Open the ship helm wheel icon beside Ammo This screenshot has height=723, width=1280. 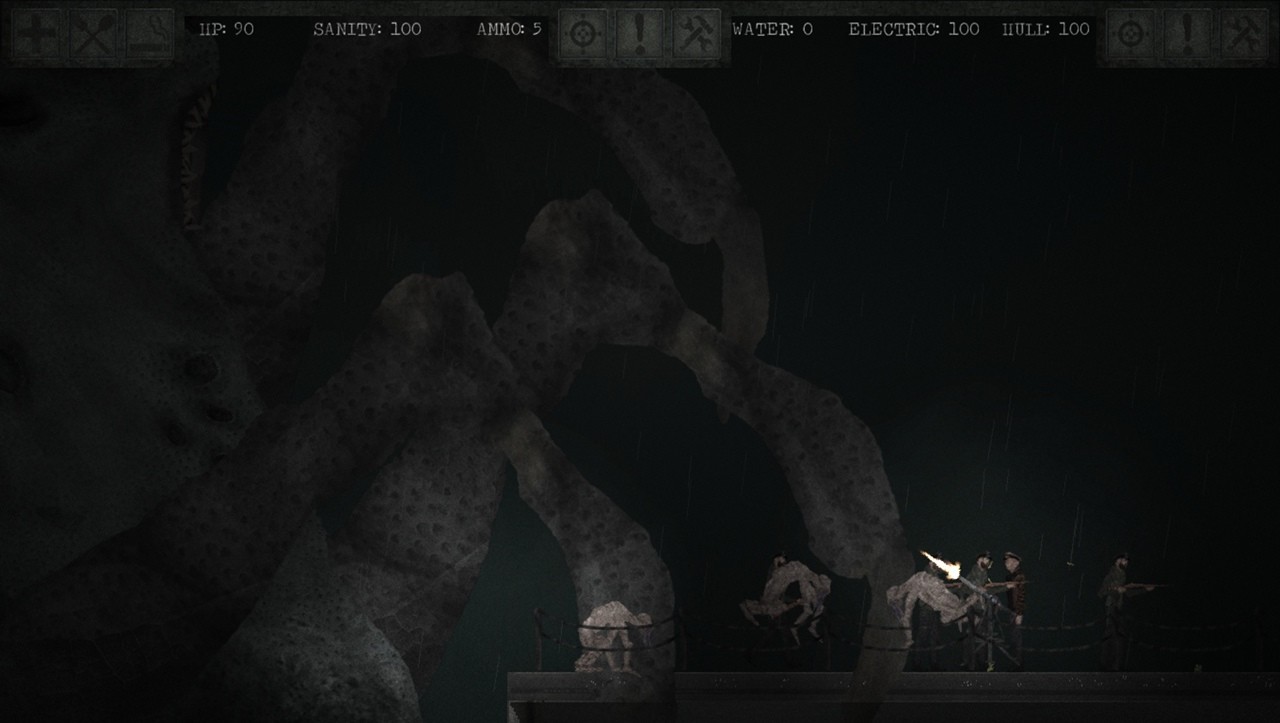pyautogui.click(x=583, y=30)
